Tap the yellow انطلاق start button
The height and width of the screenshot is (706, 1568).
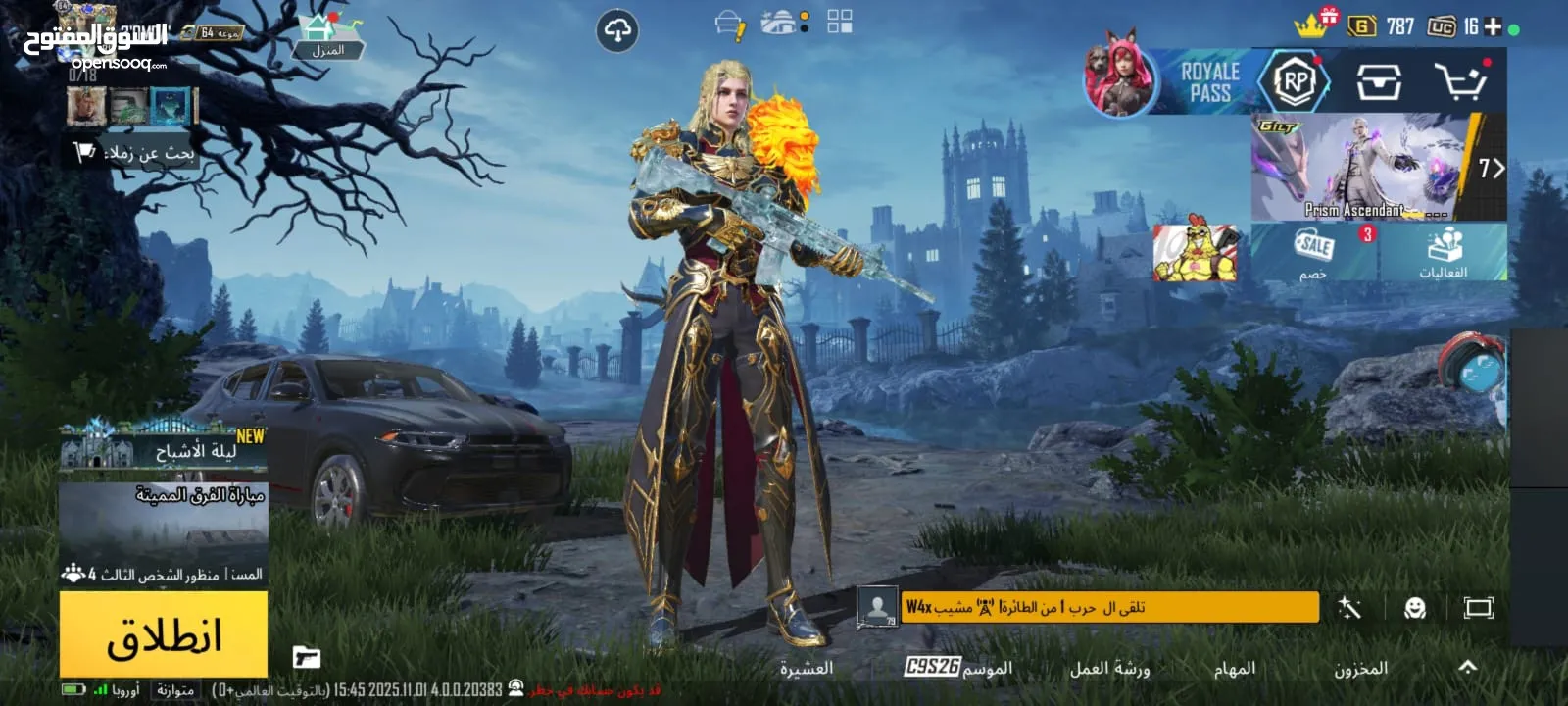click(x=164, y=635)
